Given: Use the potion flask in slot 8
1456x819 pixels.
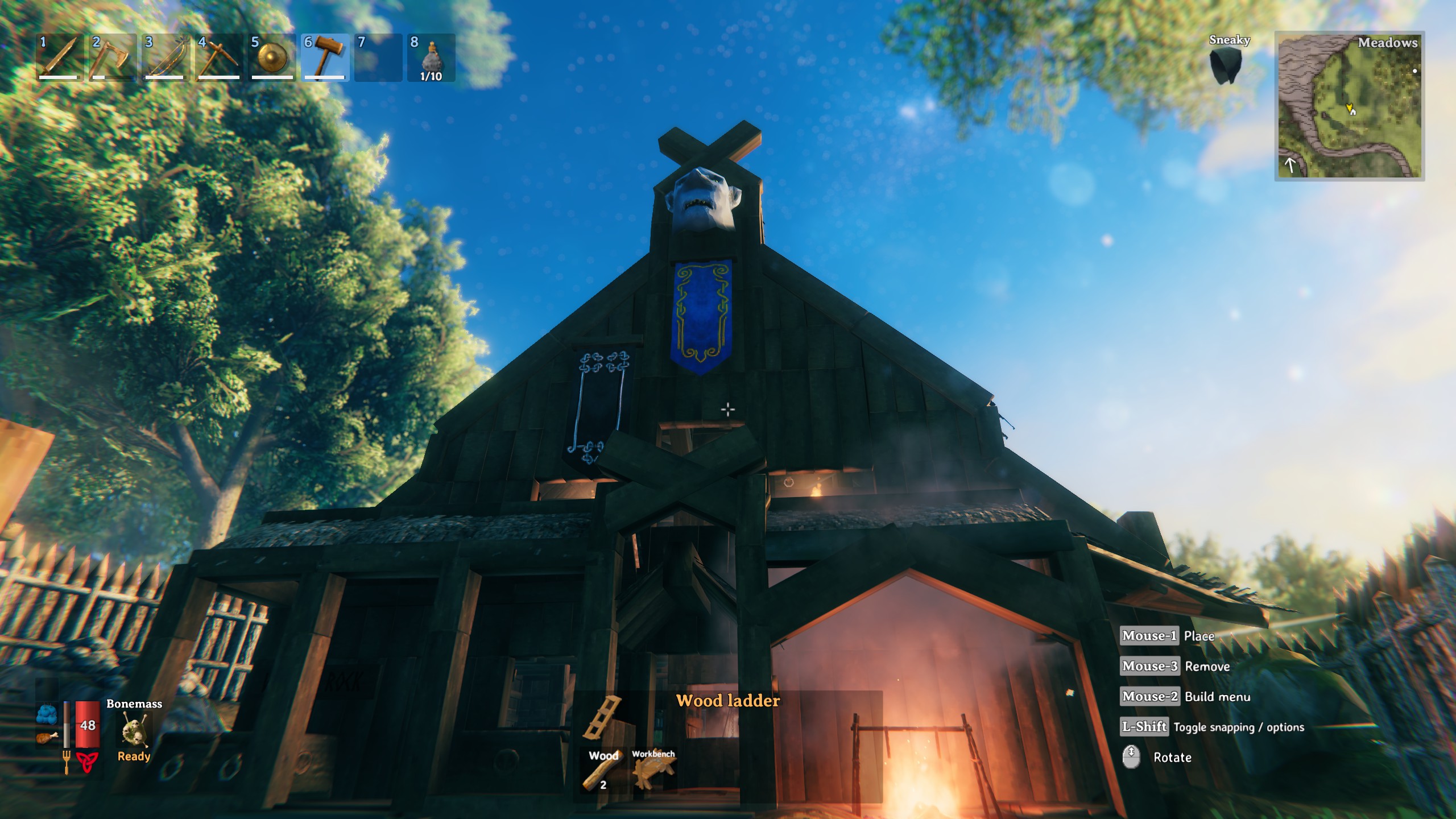Looking at the screenshot, I should tap(431, 57).
